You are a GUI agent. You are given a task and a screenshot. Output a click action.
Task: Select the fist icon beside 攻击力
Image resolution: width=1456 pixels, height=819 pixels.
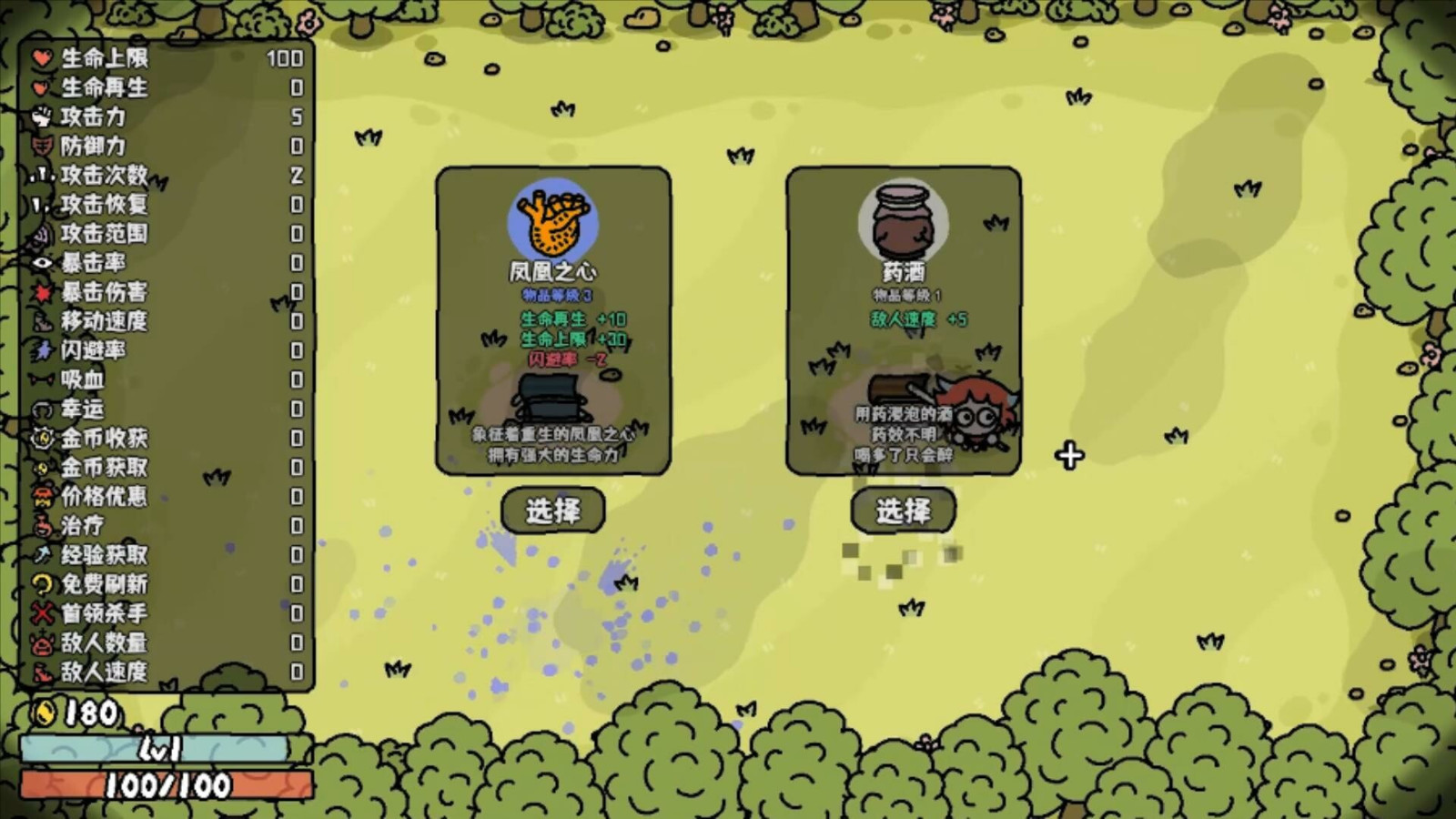(x=41, y=117)
